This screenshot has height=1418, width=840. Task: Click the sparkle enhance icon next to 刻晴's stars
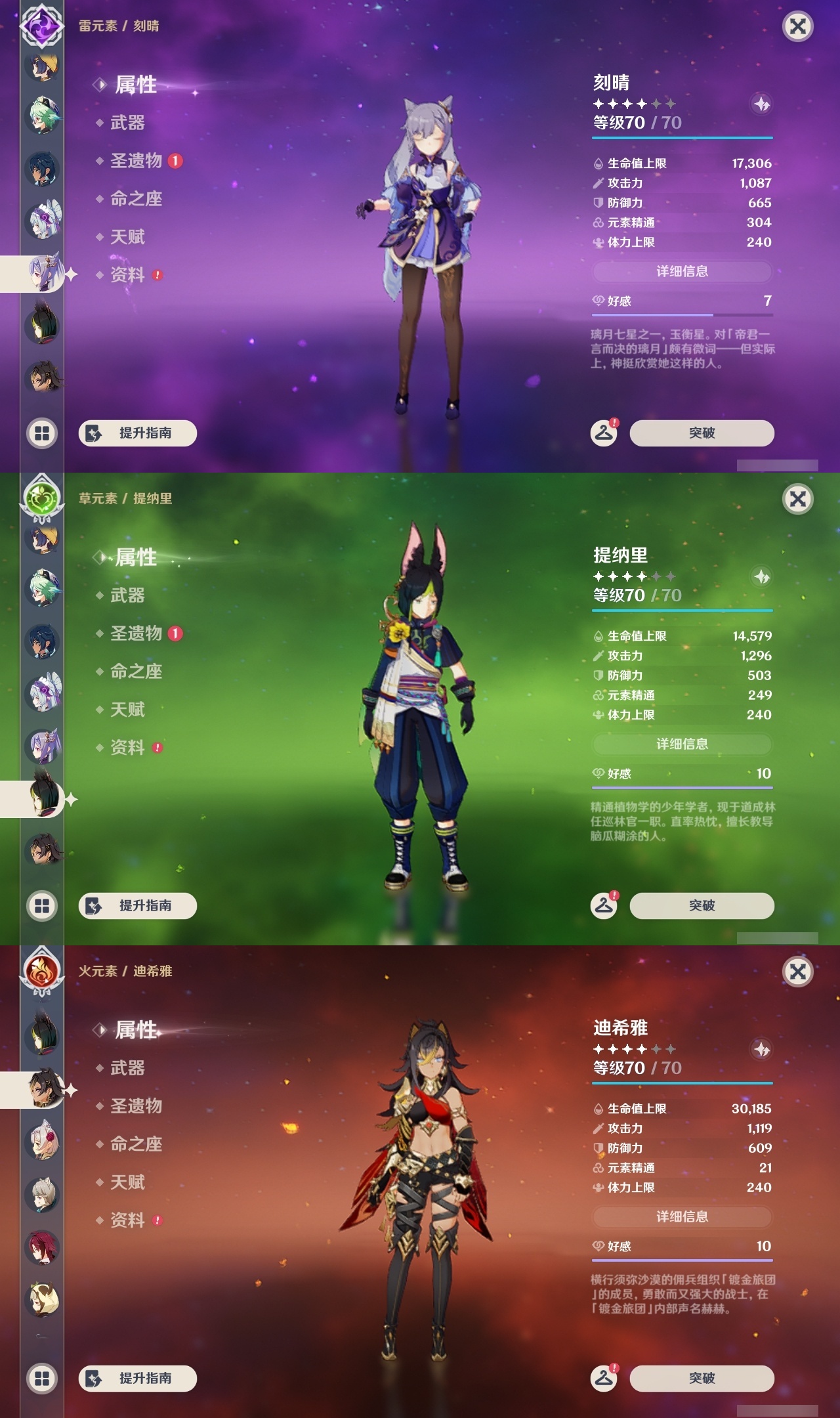pos(761,105)
